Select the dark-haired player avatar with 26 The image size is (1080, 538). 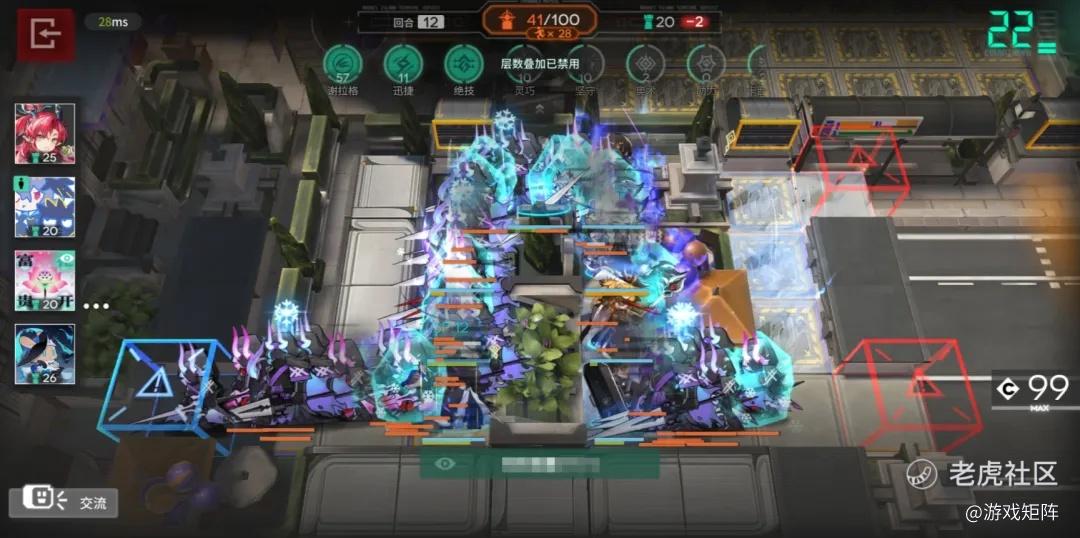[x=44, y=354]
